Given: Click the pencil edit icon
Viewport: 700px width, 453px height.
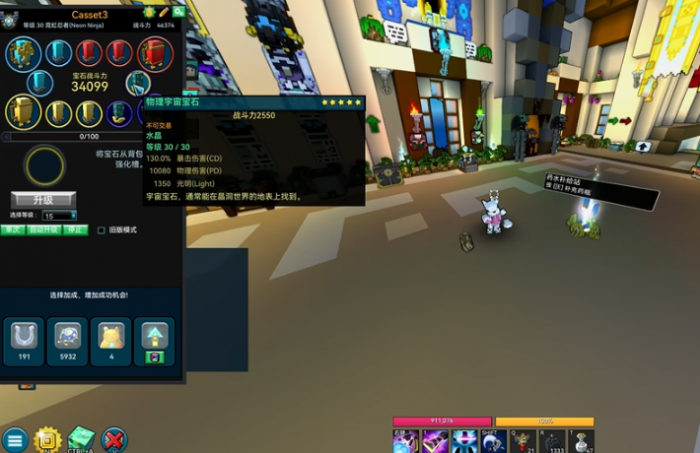Looking at the screenshot, I should [x=163, y=13].
